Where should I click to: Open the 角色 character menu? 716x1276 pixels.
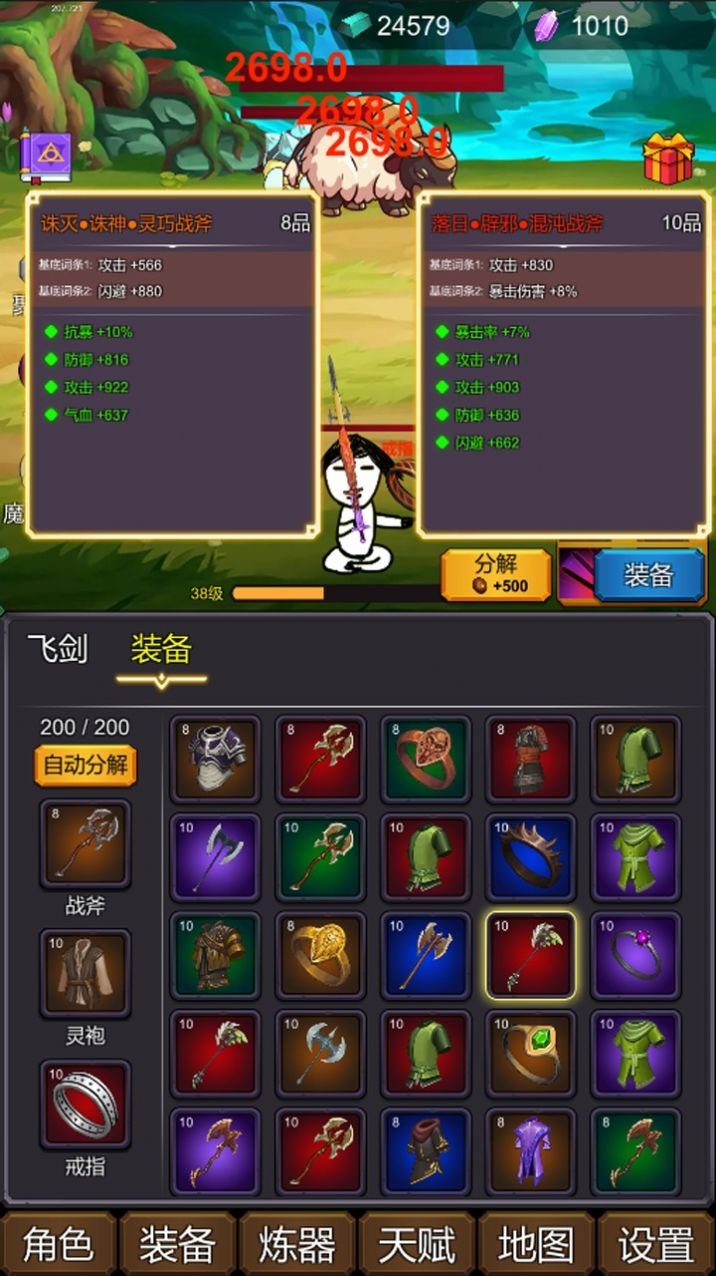(x=59, y=1245)
